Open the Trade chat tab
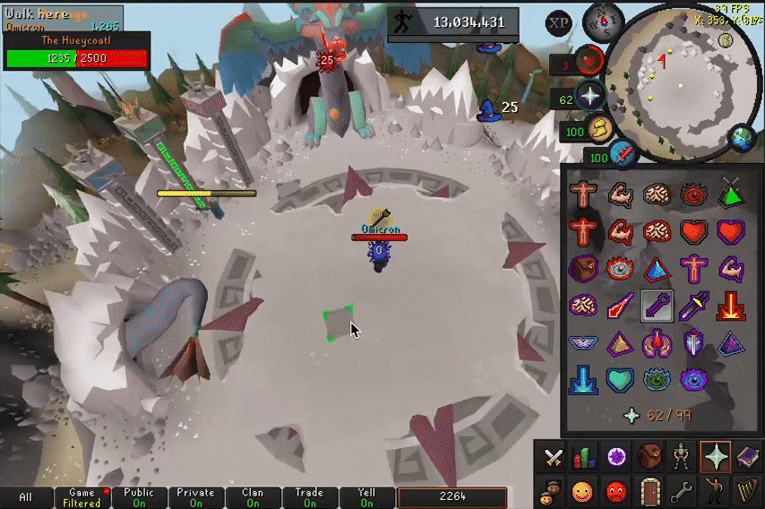Screen dimensions: 765x509 [310, 497]
